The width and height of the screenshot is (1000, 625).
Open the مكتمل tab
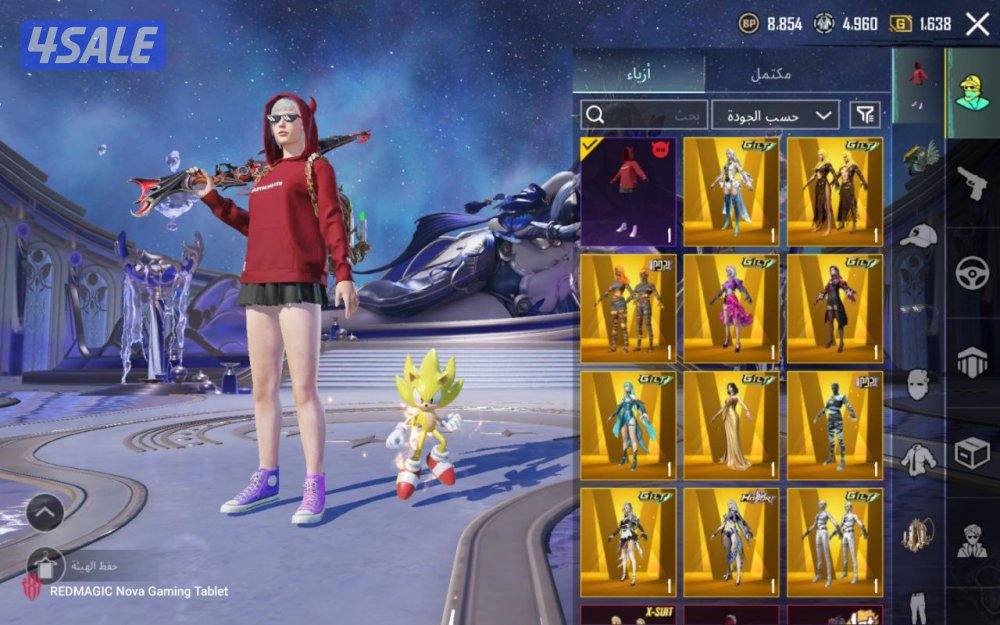coord(771,74)
